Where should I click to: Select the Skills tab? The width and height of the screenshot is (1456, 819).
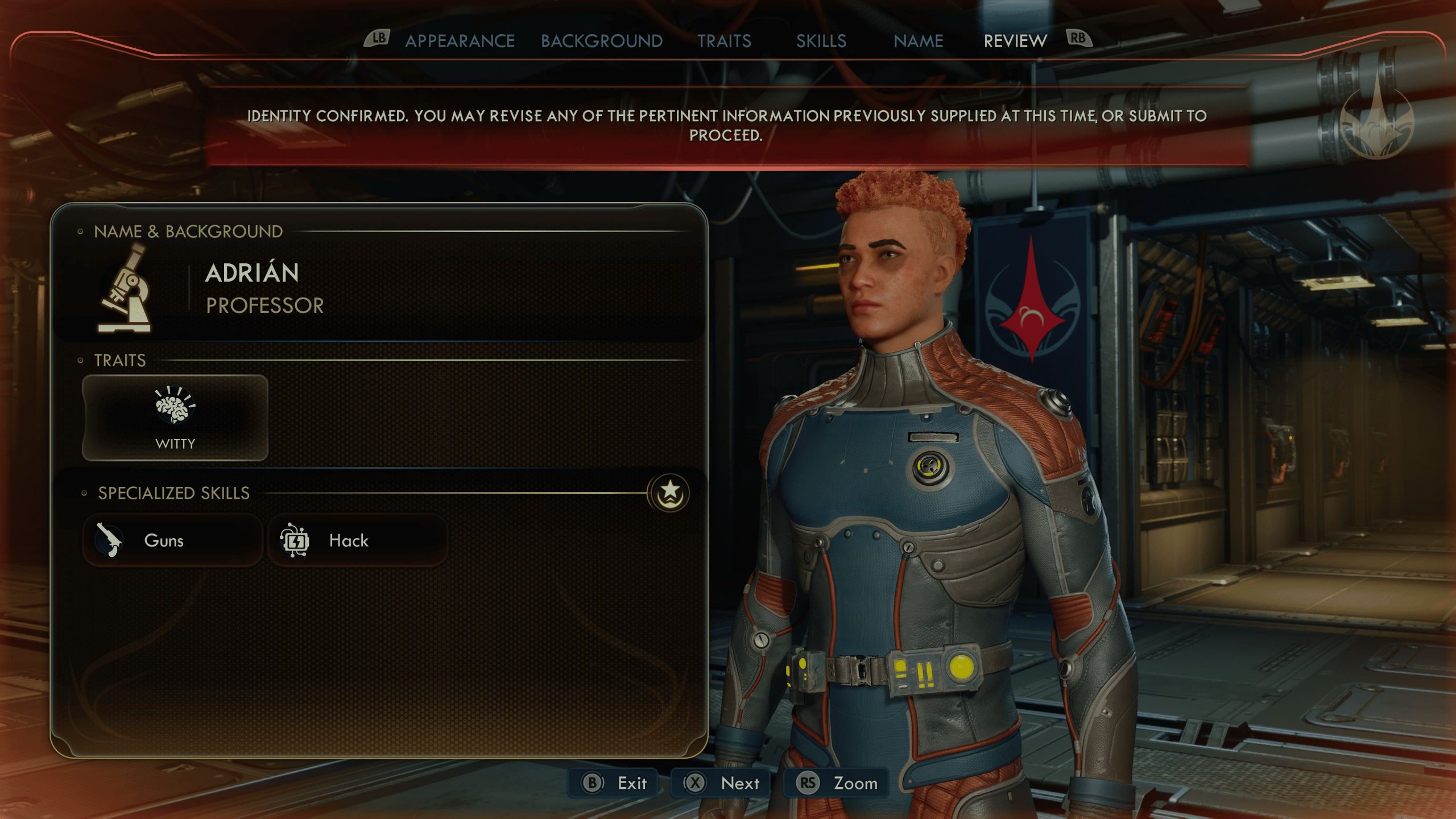tap(821, 41)
